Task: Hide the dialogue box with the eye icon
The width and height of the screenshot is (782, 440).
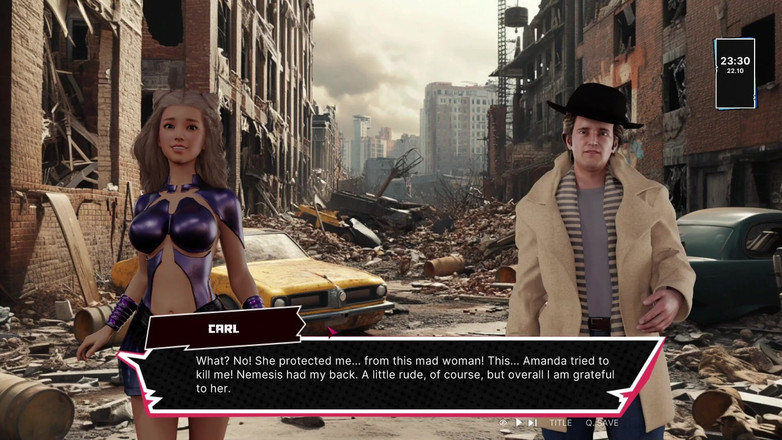Action: (504, 423)
